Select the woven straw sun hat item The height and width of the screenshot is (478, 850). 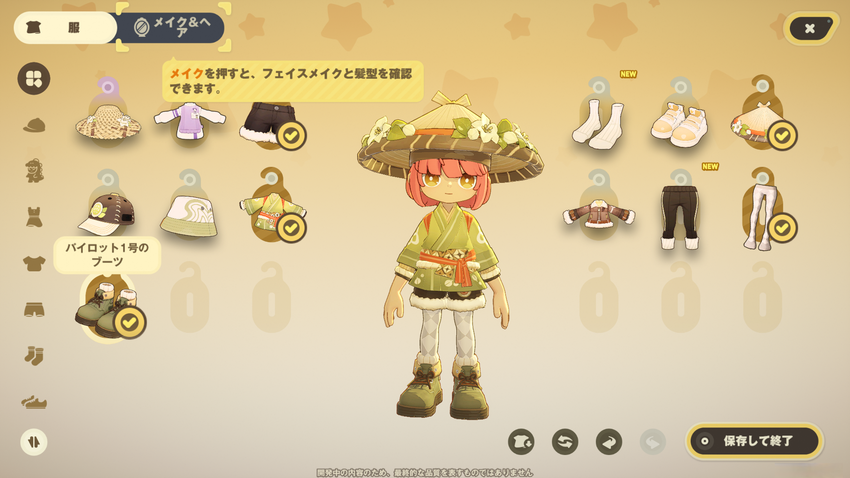(106, 122)
